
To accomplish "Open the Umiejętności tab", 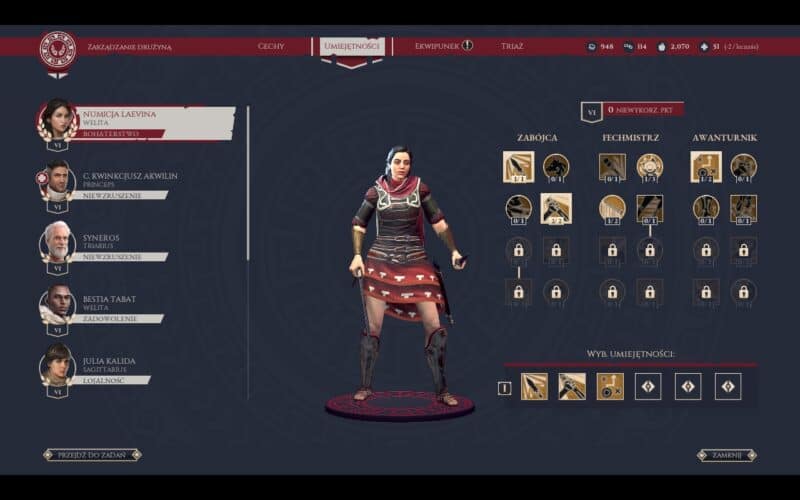I will tap(352, 46).
